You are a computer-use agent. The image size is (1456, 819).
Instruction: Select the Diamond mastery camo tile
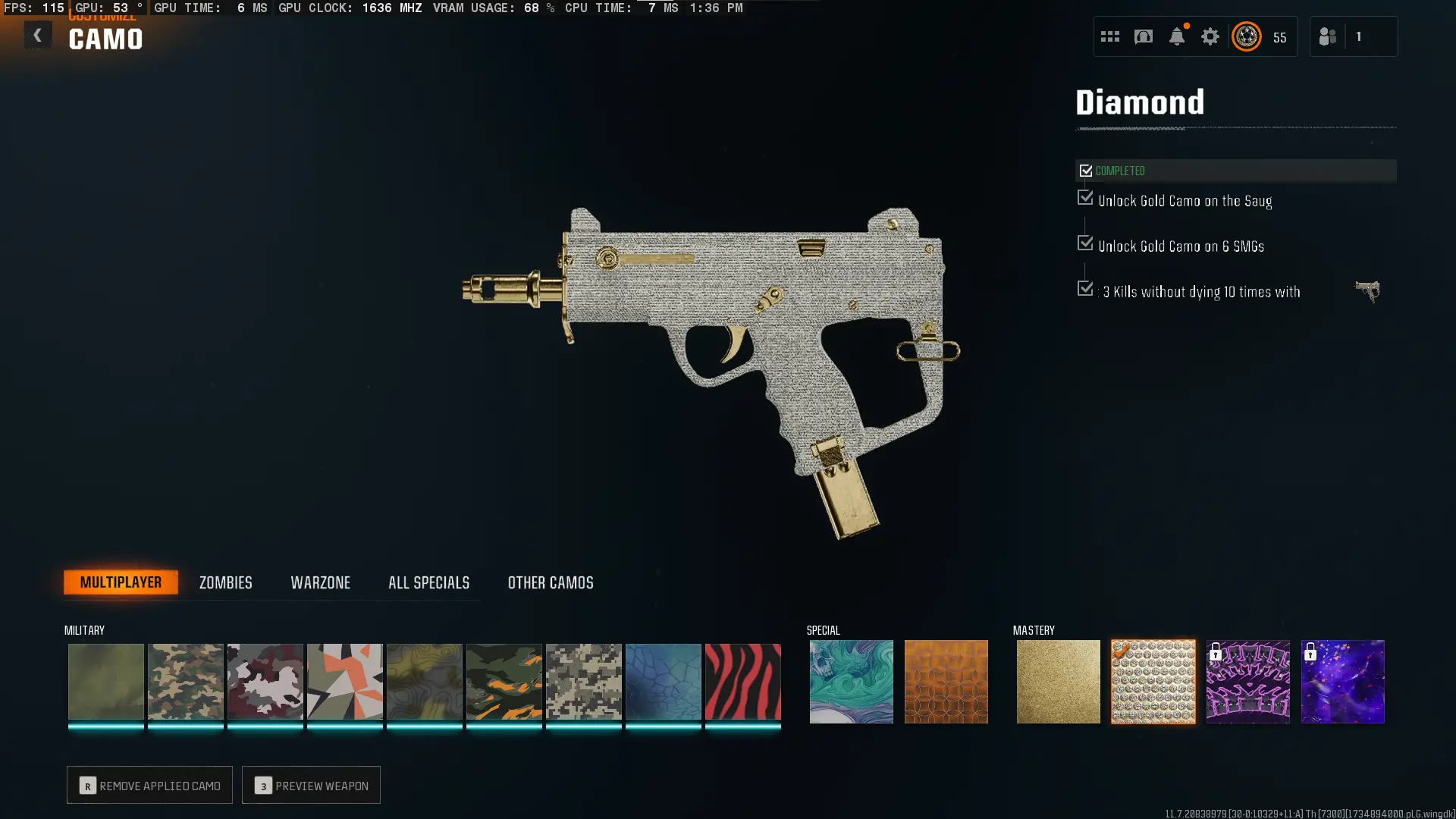click(1153, 681)
